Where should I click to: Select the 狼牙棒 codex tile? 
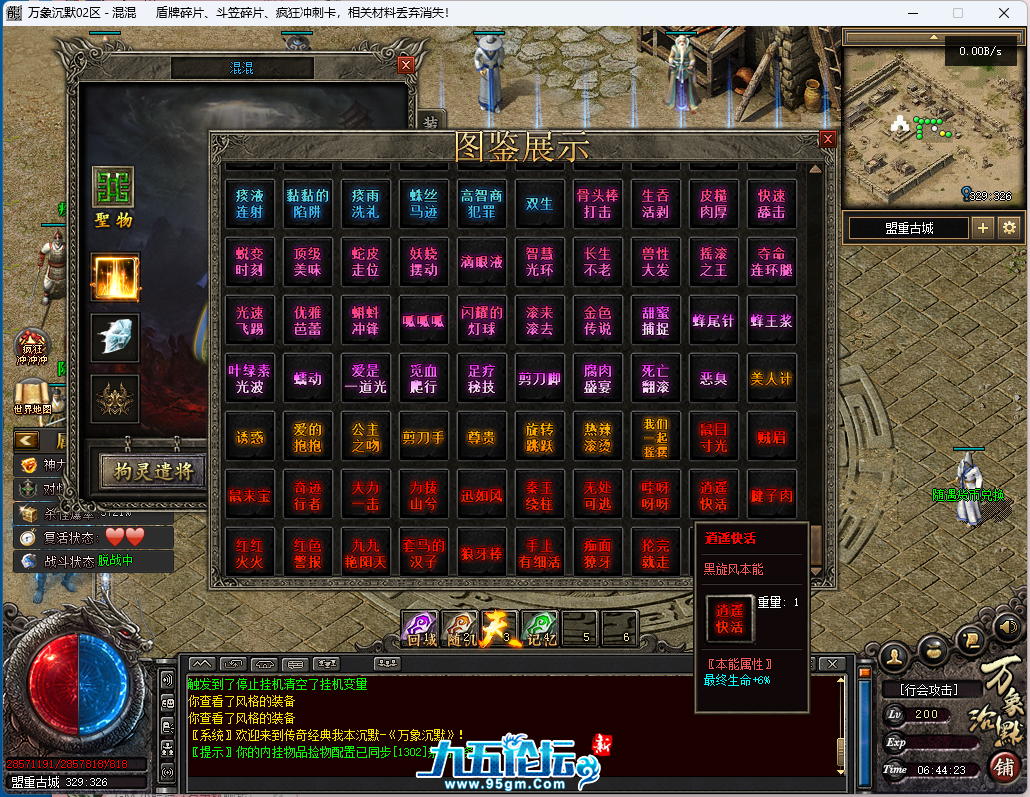[x=482, y=553]
